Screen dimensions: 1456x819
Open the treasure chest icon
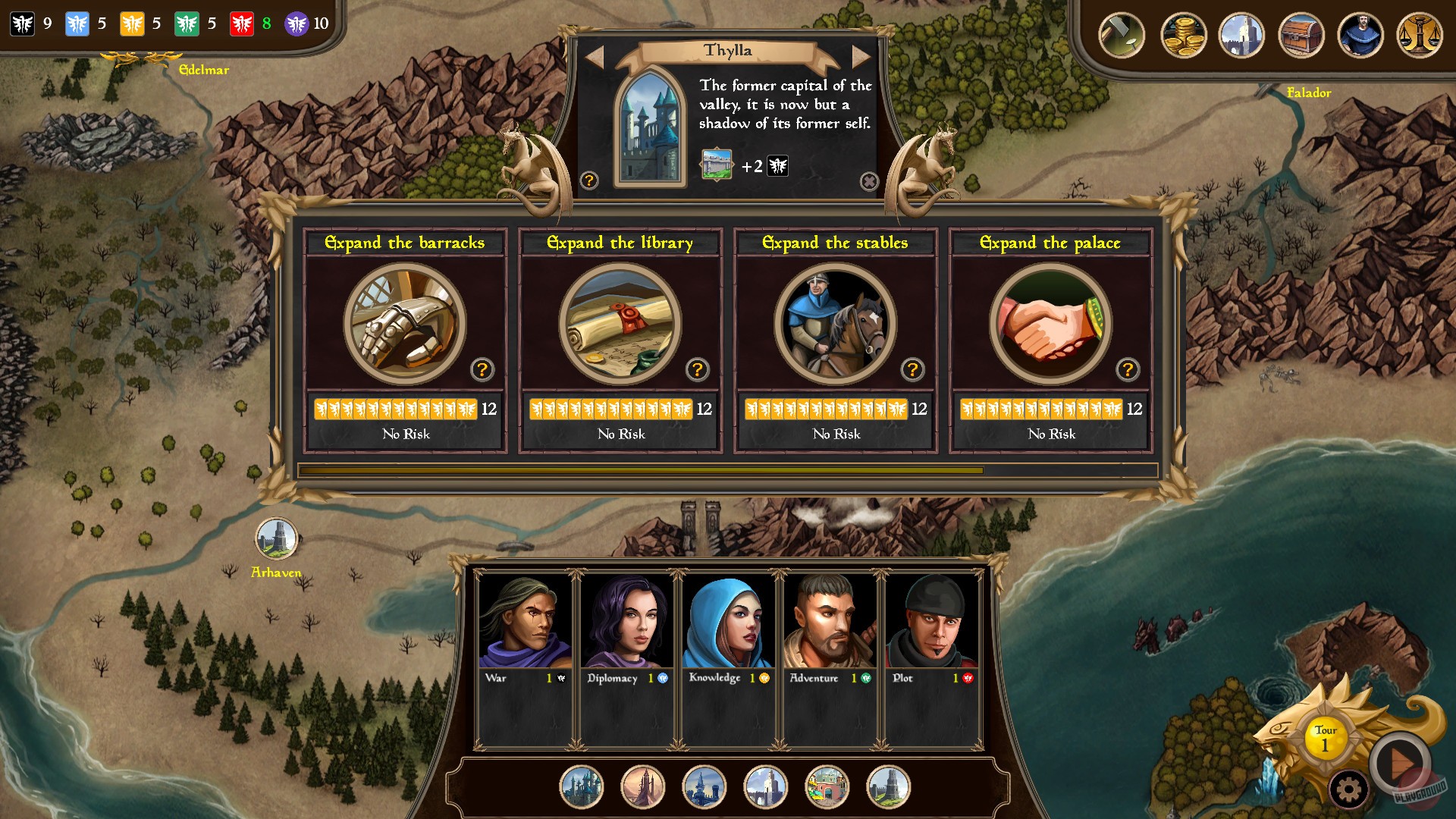click(1301, 36)
